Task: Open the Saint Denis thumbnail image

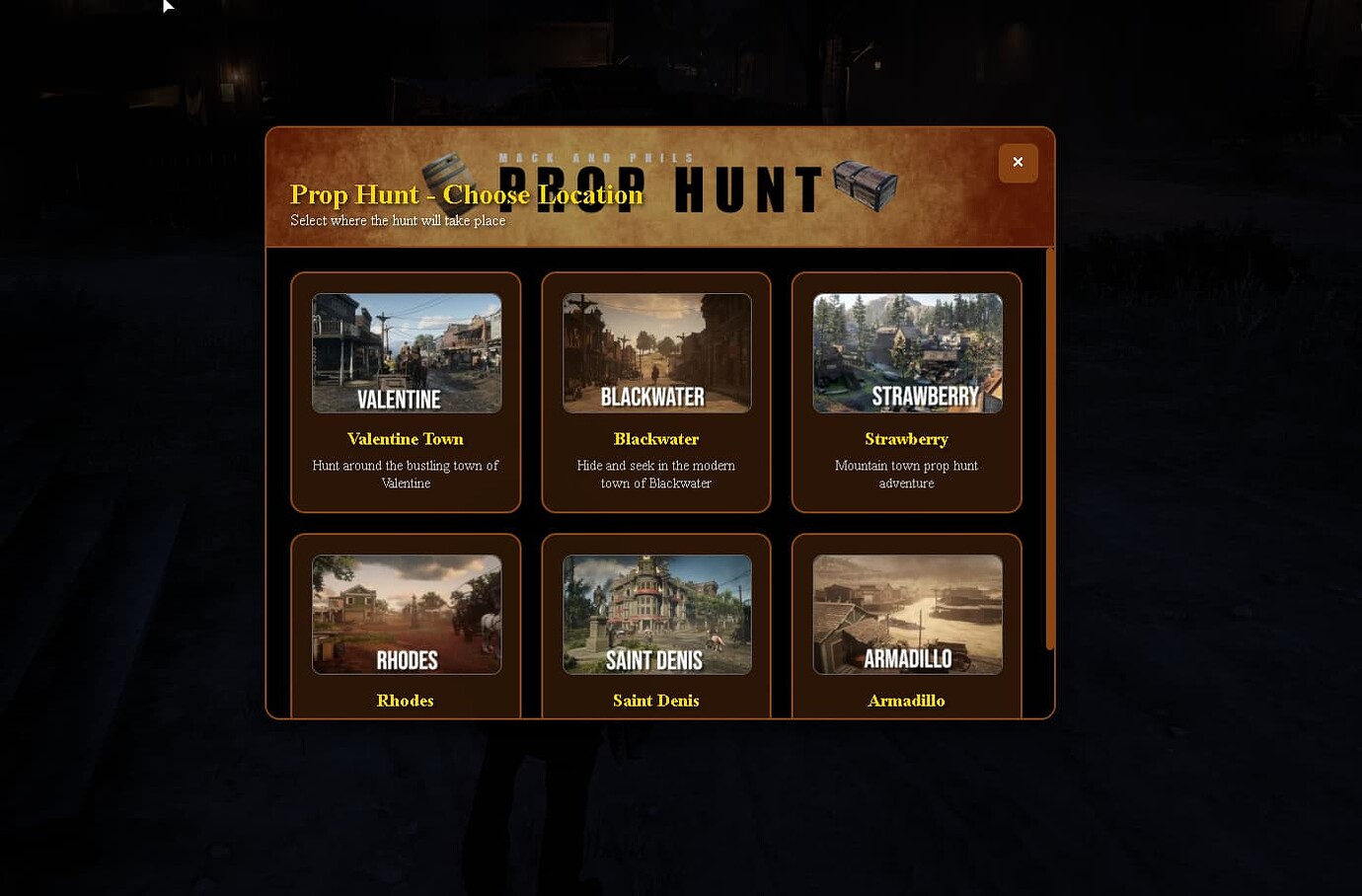Action: pos(655,614)
